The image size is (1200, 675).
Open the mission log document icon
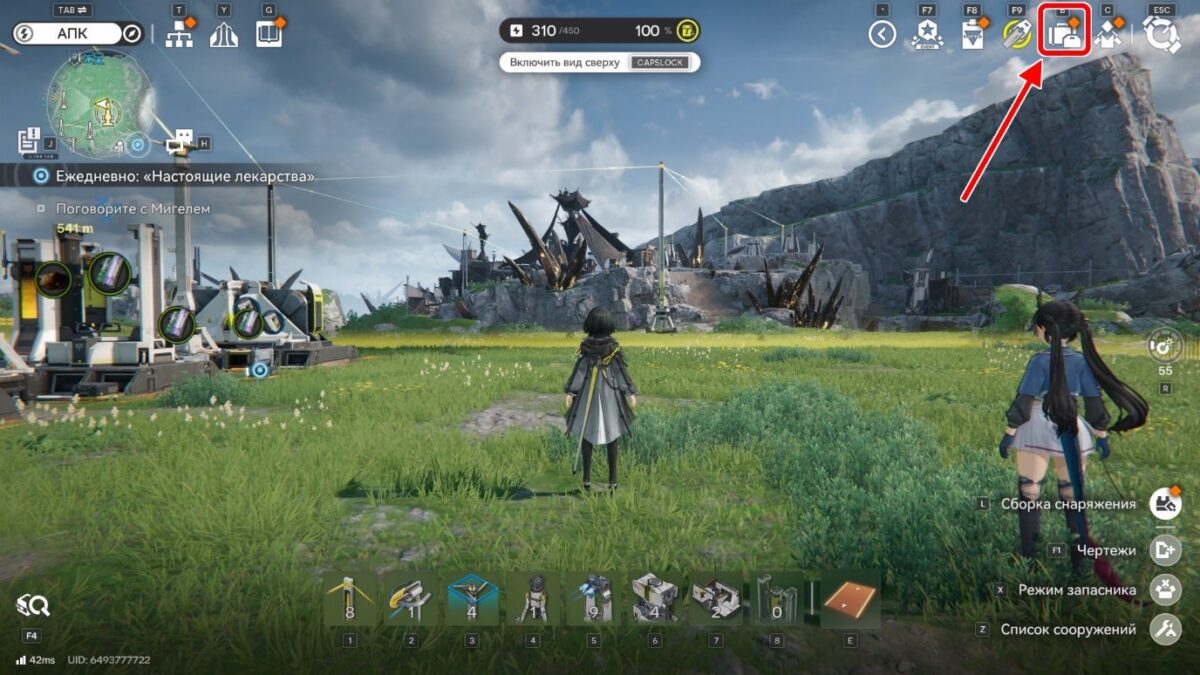click(x=28, y=139)
